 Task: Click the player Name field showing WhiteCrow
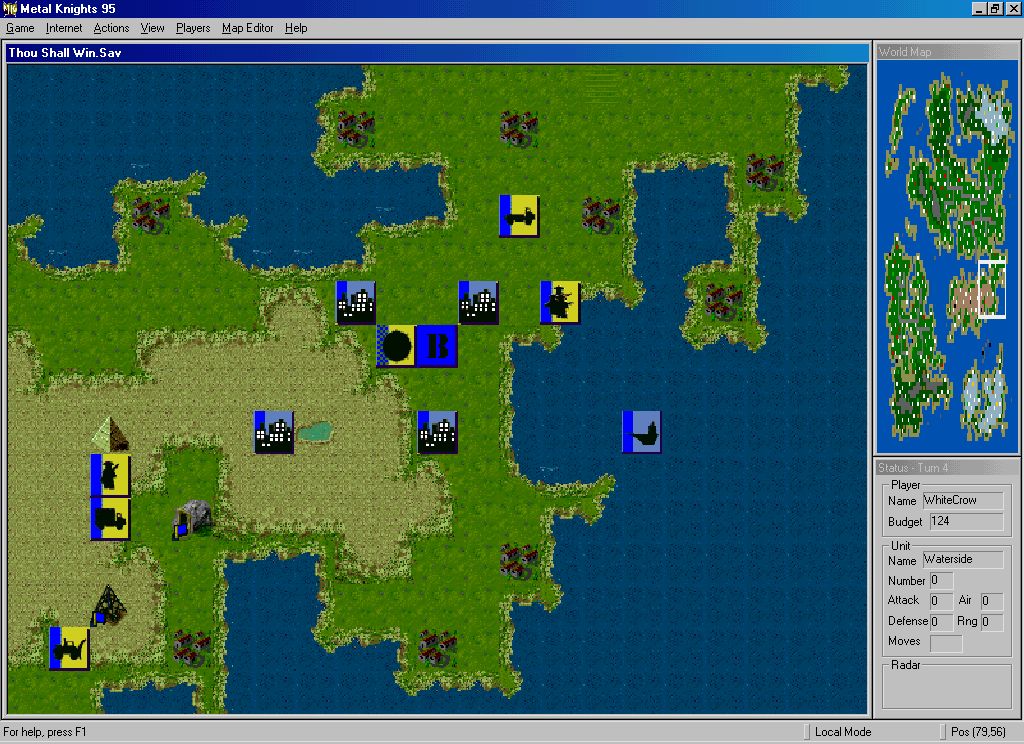pos(962,500)
